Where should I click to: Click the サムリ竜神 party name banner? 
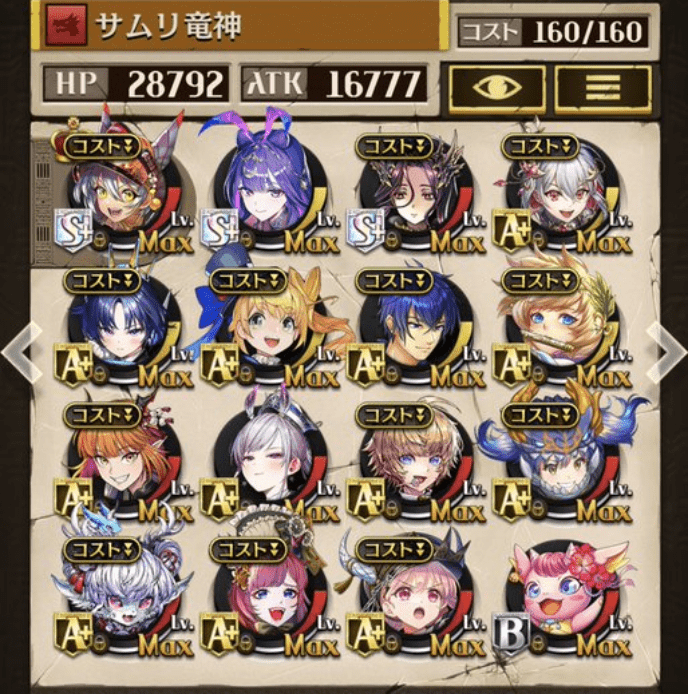(x=220, y=27)
